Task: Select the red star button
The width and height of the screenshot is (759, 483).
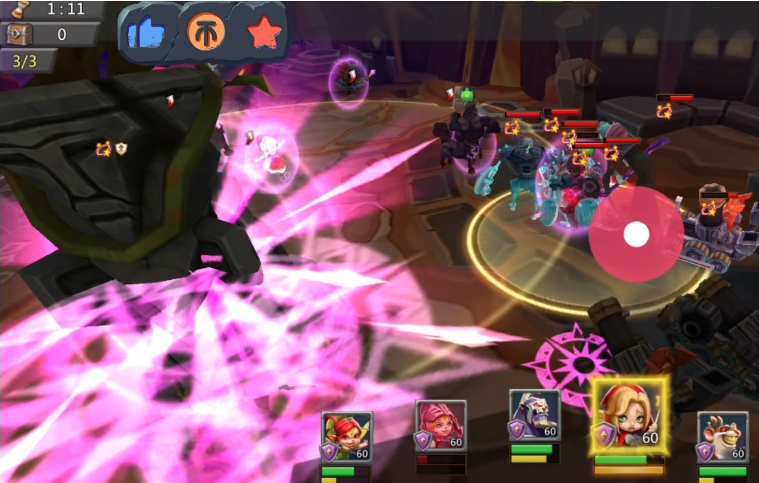Action: click(x=264, y=33)
